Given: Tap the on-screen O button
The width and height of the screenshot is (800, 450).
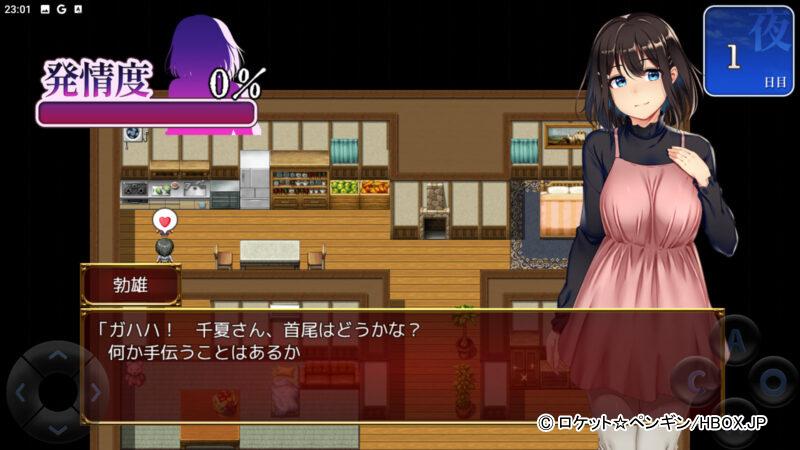Looking at the screenshot, I should (x=773, y=380).
